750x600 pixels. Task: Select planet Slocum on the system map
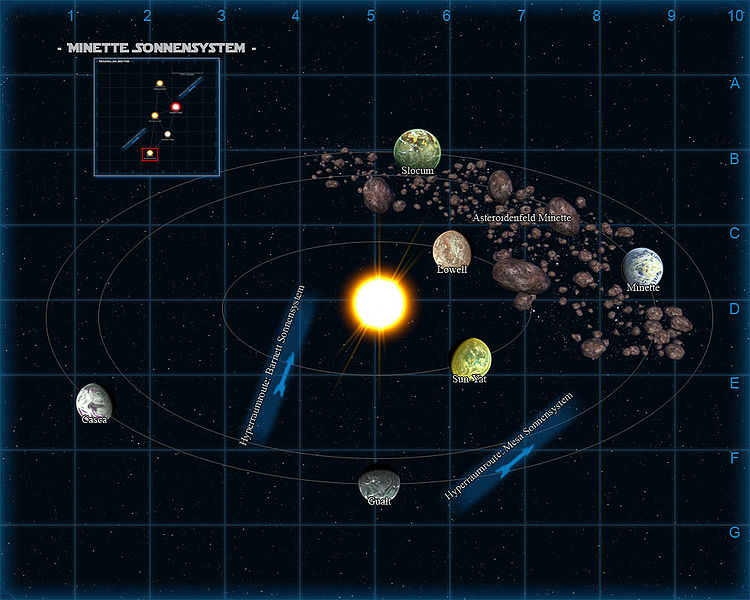pyautogui.click(x=417, y=149)
